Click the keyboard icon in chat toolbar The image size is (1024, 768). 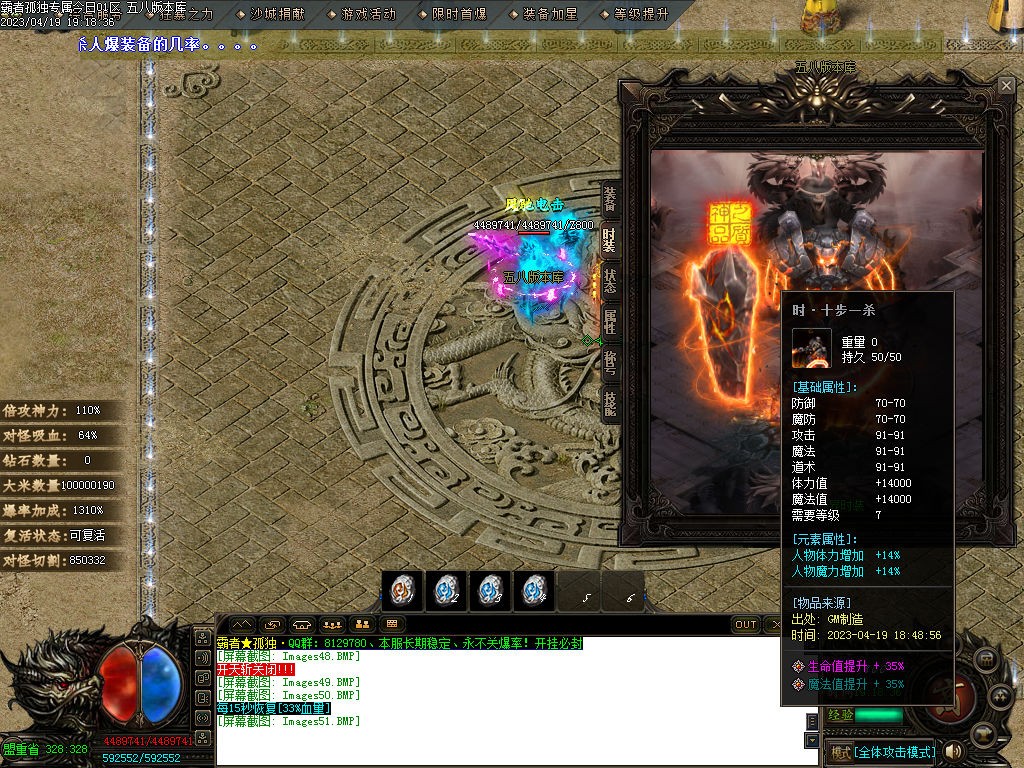pos(391,625)
